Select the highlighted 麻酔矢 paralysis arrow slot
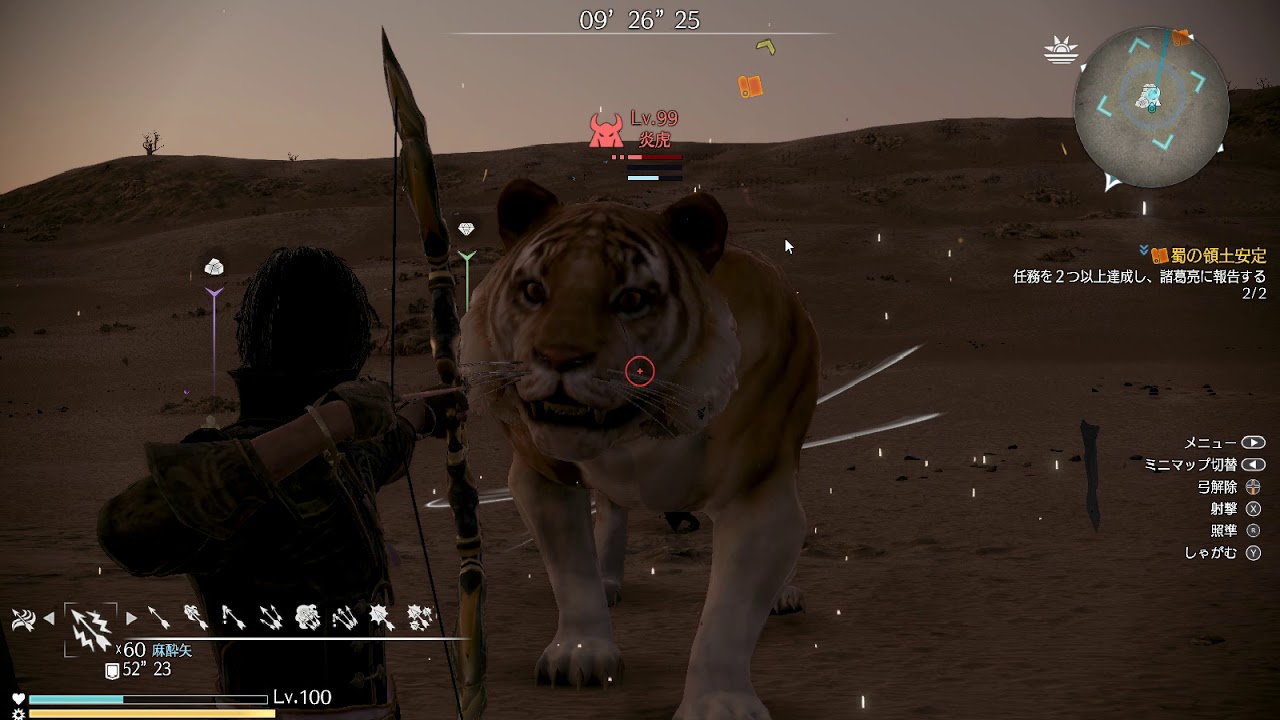1280x720 pixels. pos(90,628)
